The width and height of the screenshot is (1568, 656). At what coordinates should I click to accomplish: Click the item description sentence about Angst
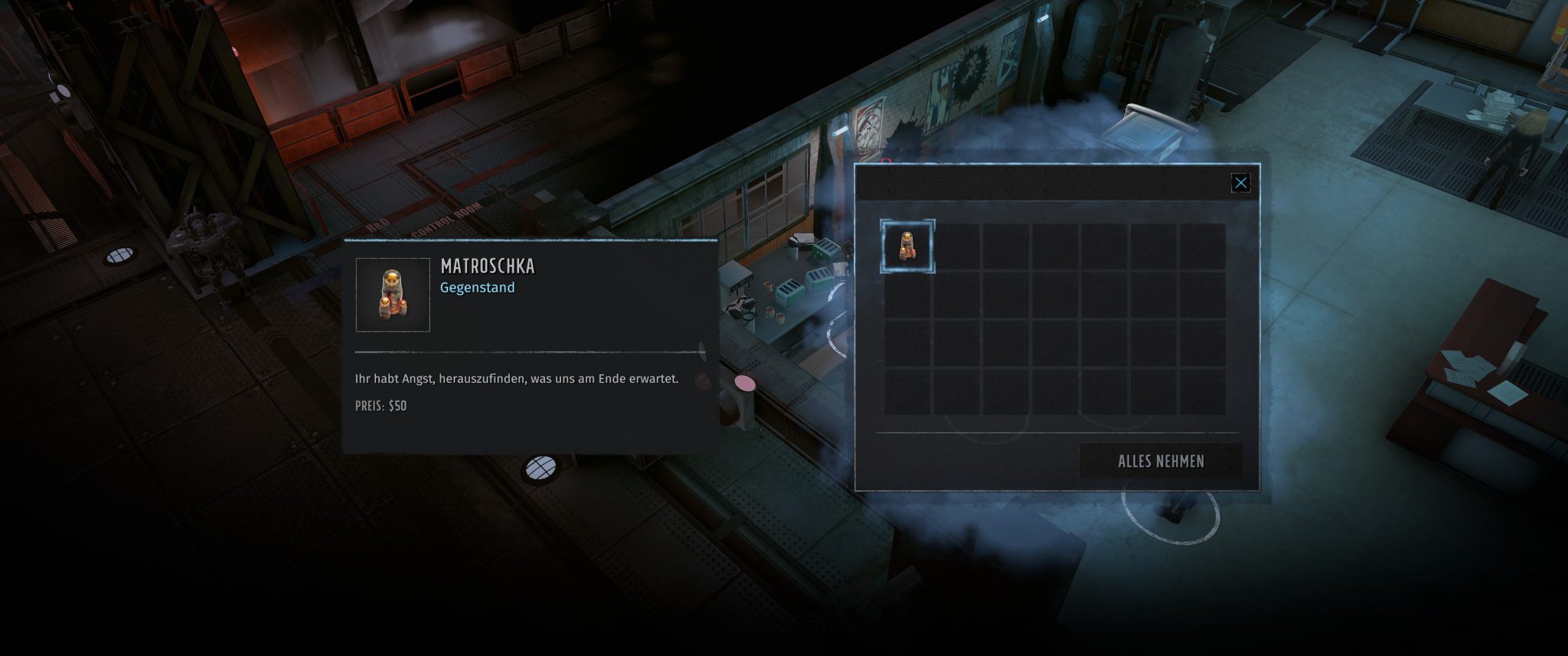click(517, 377)
